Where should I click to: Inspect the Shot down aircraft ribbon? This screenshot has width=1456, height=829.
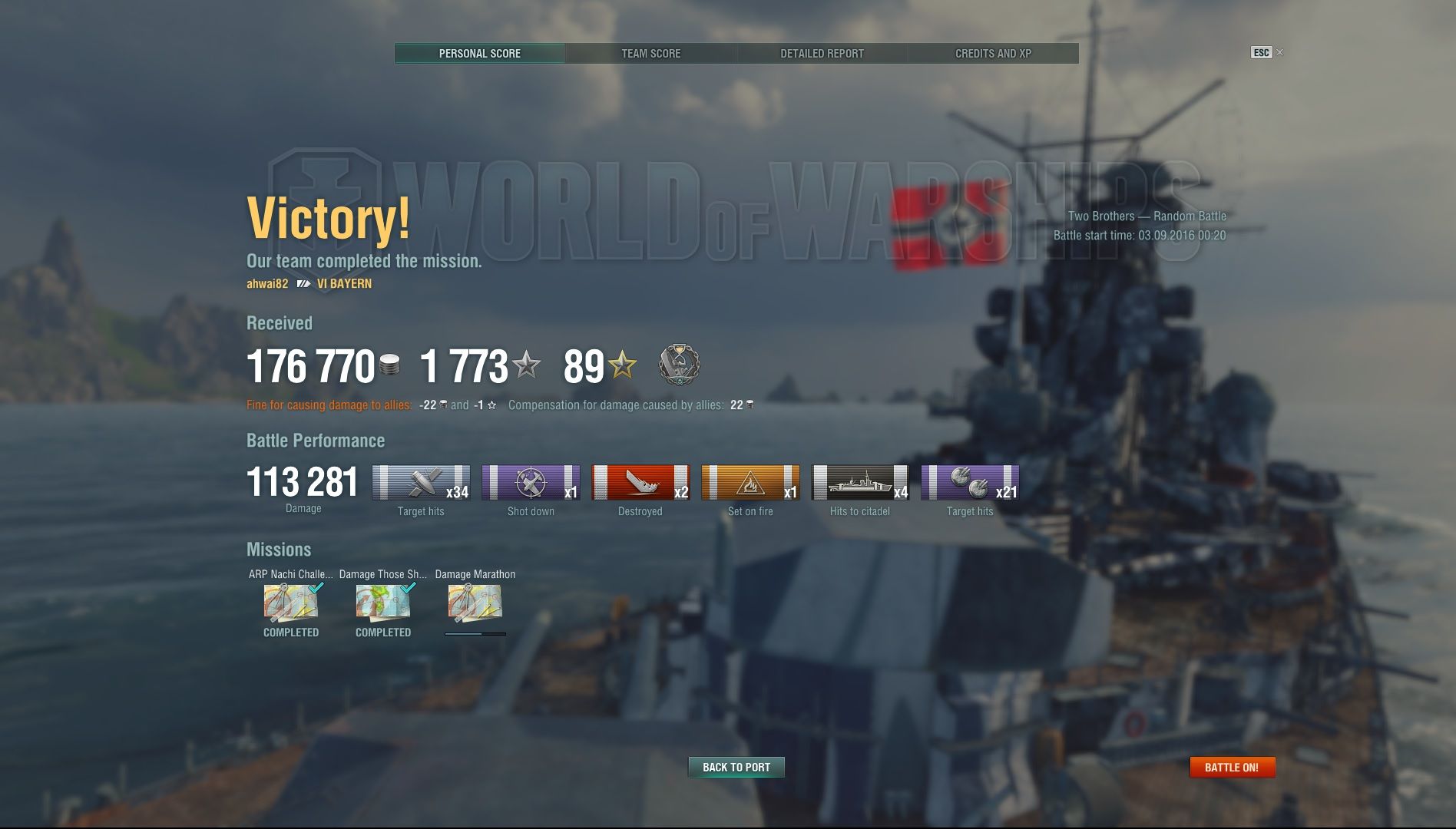(x=531, y=483)
